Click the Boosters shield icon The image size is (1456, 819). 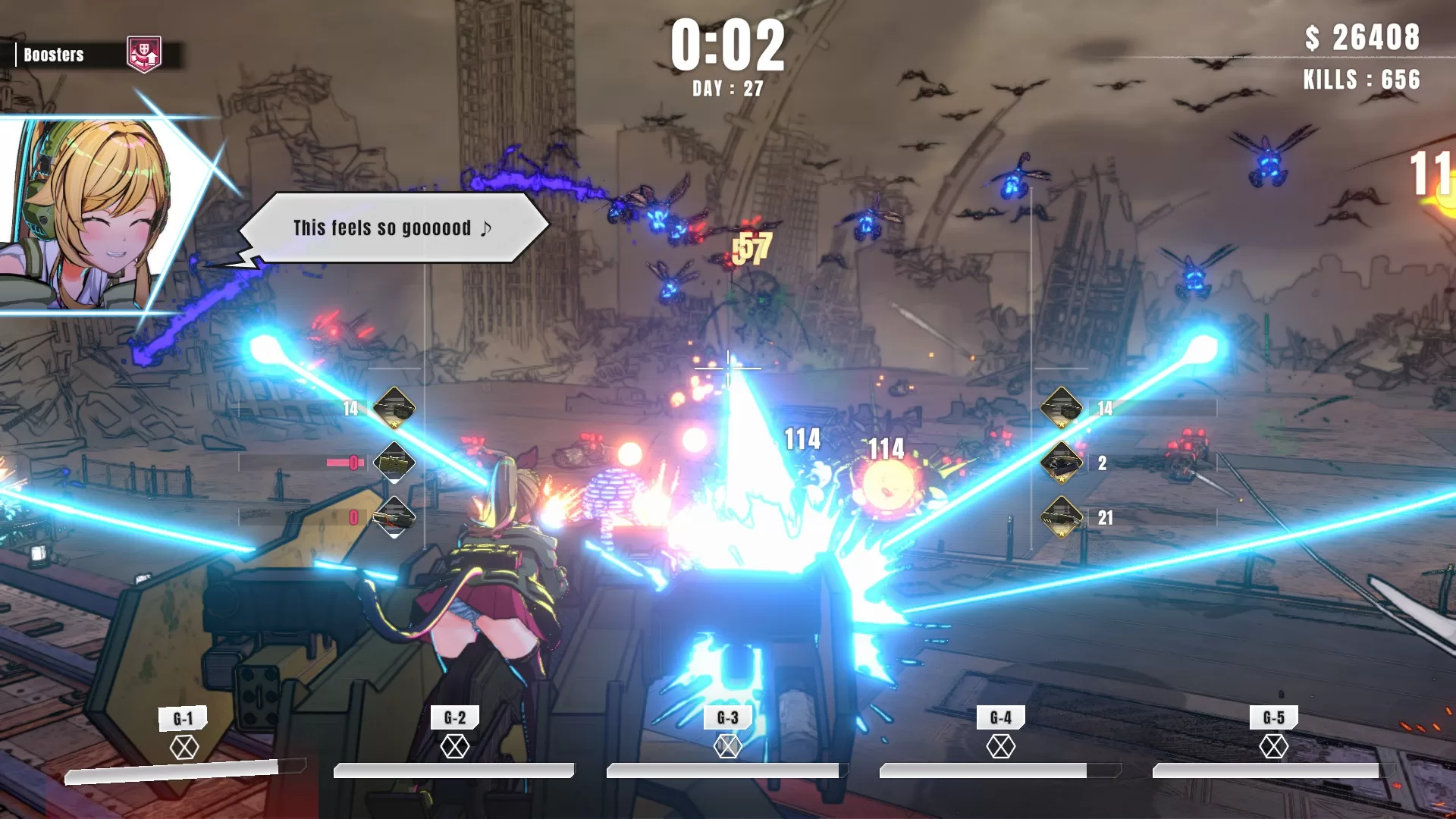click(144, 55)
